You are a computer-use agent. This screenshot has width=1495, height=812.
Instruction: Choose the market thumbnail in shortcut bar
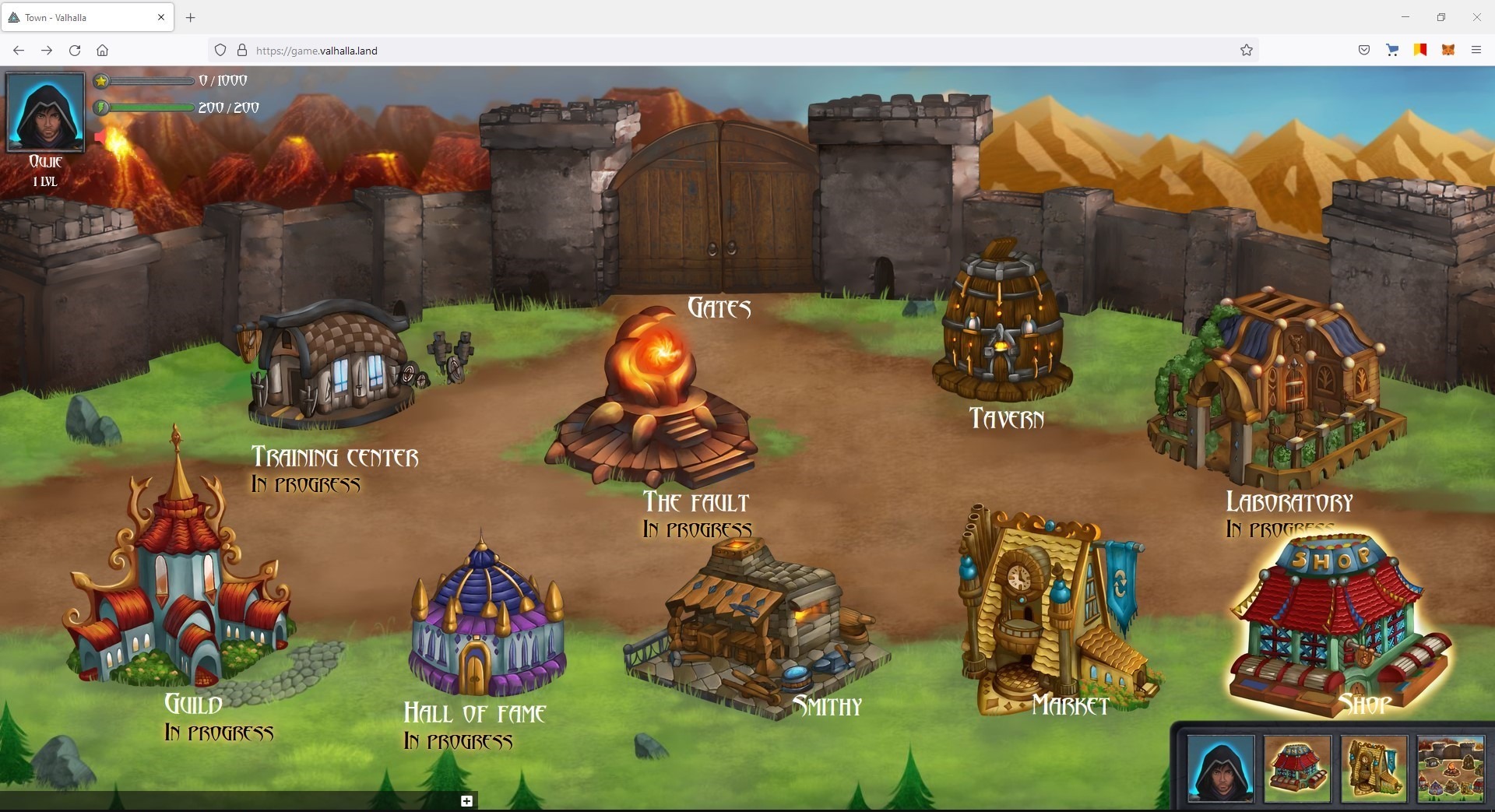[1374, 768]
